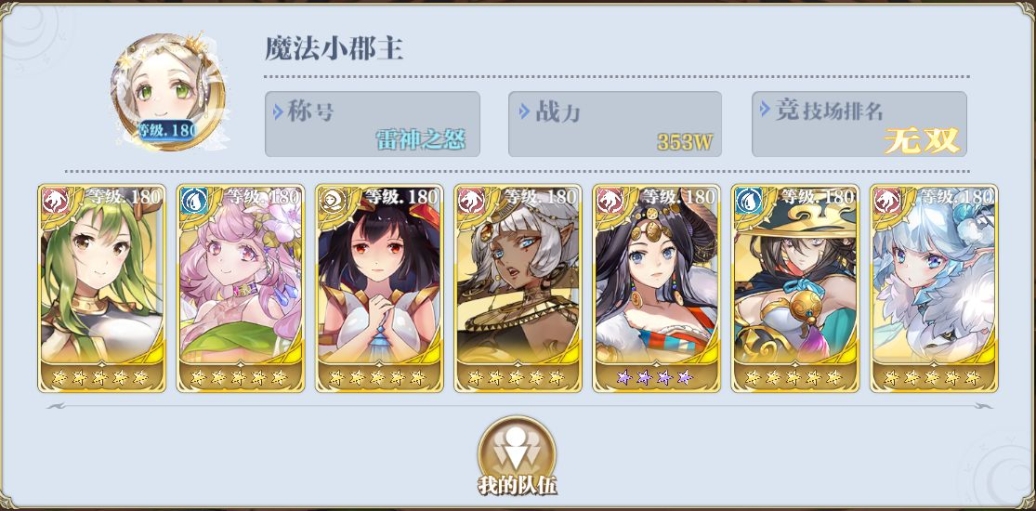Open the 称号 title panel

[x=372, y=124]
